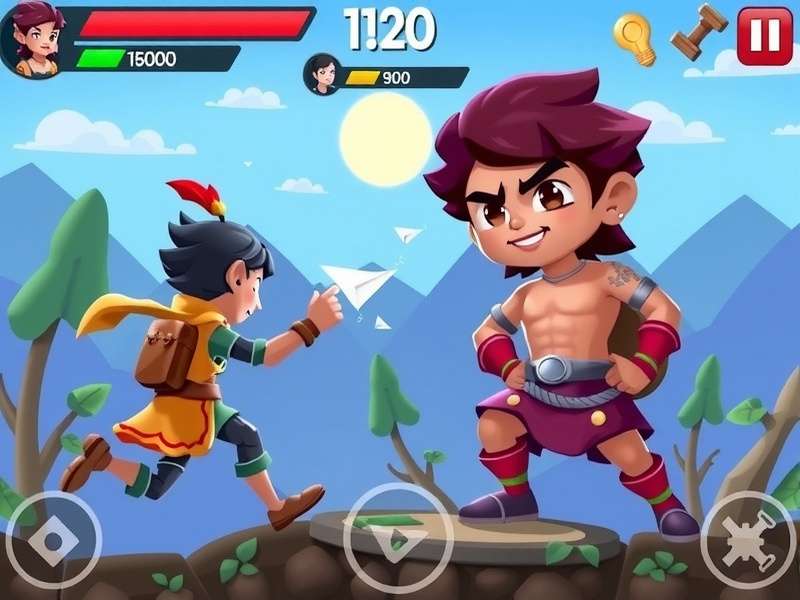Click the small opponent portrait icon
This screenshot has width=800, height=600.
[323, 73]
